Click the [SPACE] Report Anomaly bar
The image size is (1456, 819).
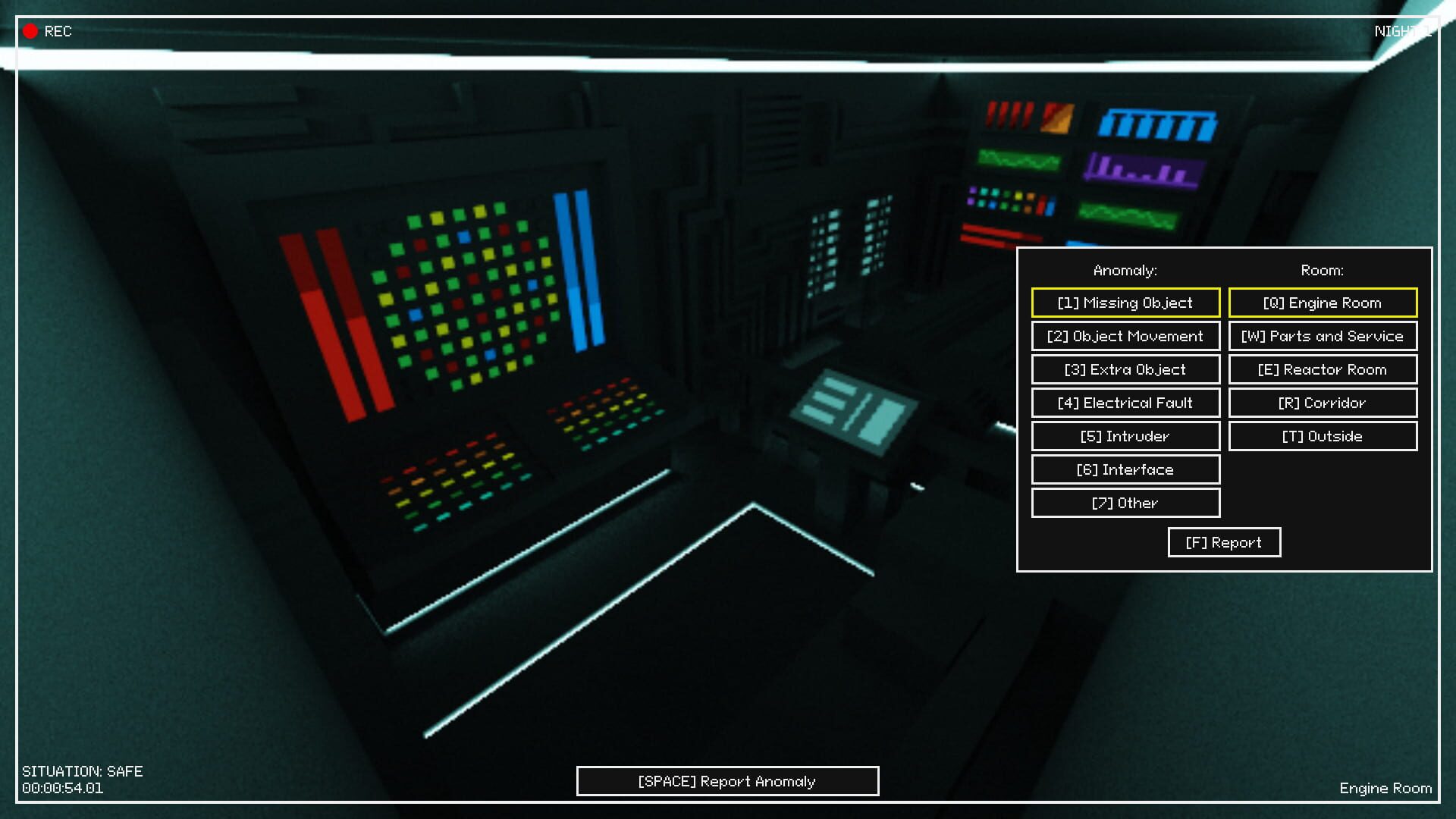point(727,781)
